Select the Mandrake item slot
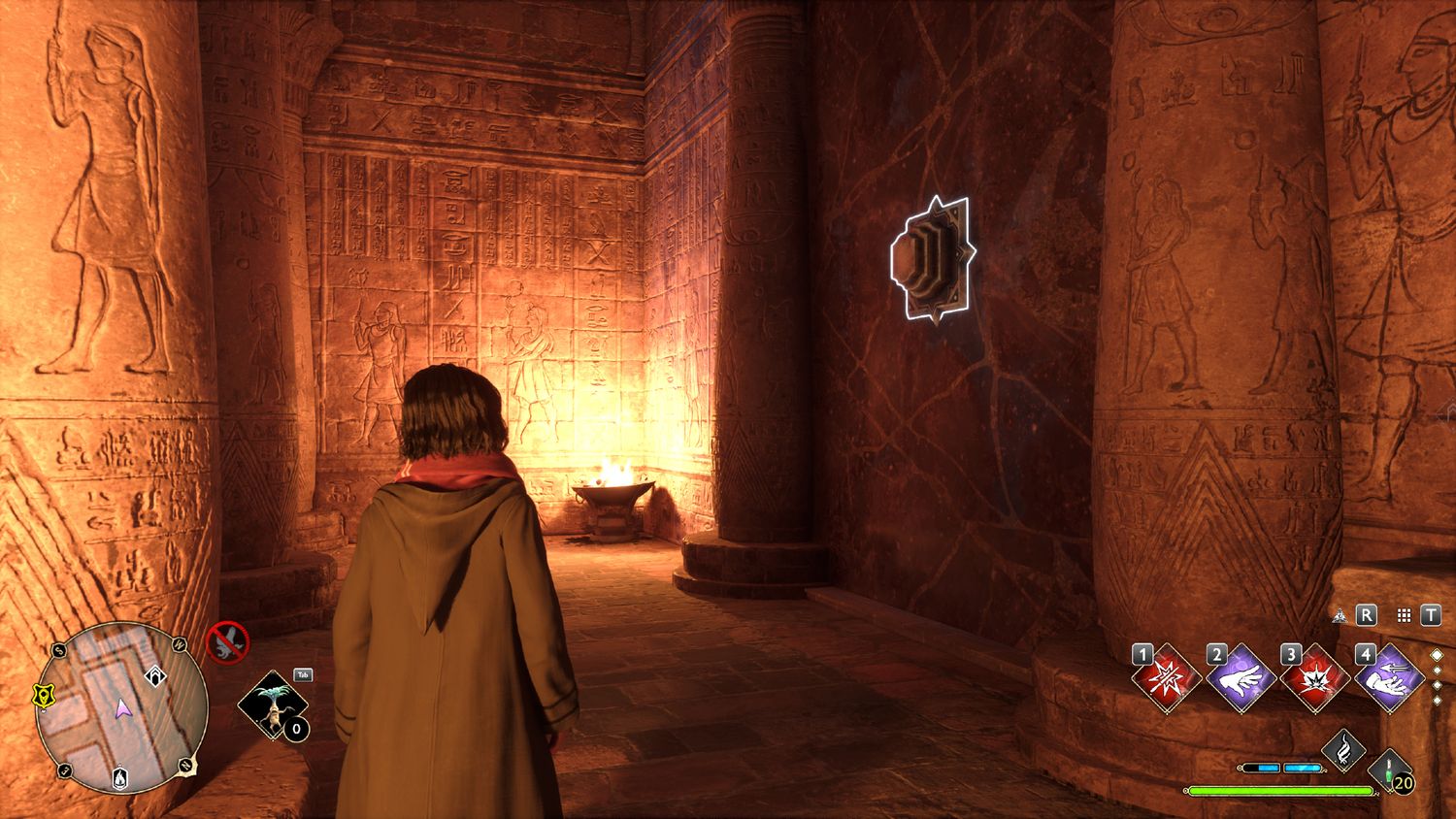Image resolution: width=1456 pixels, height=819 pixels. (x=272, y=704)
